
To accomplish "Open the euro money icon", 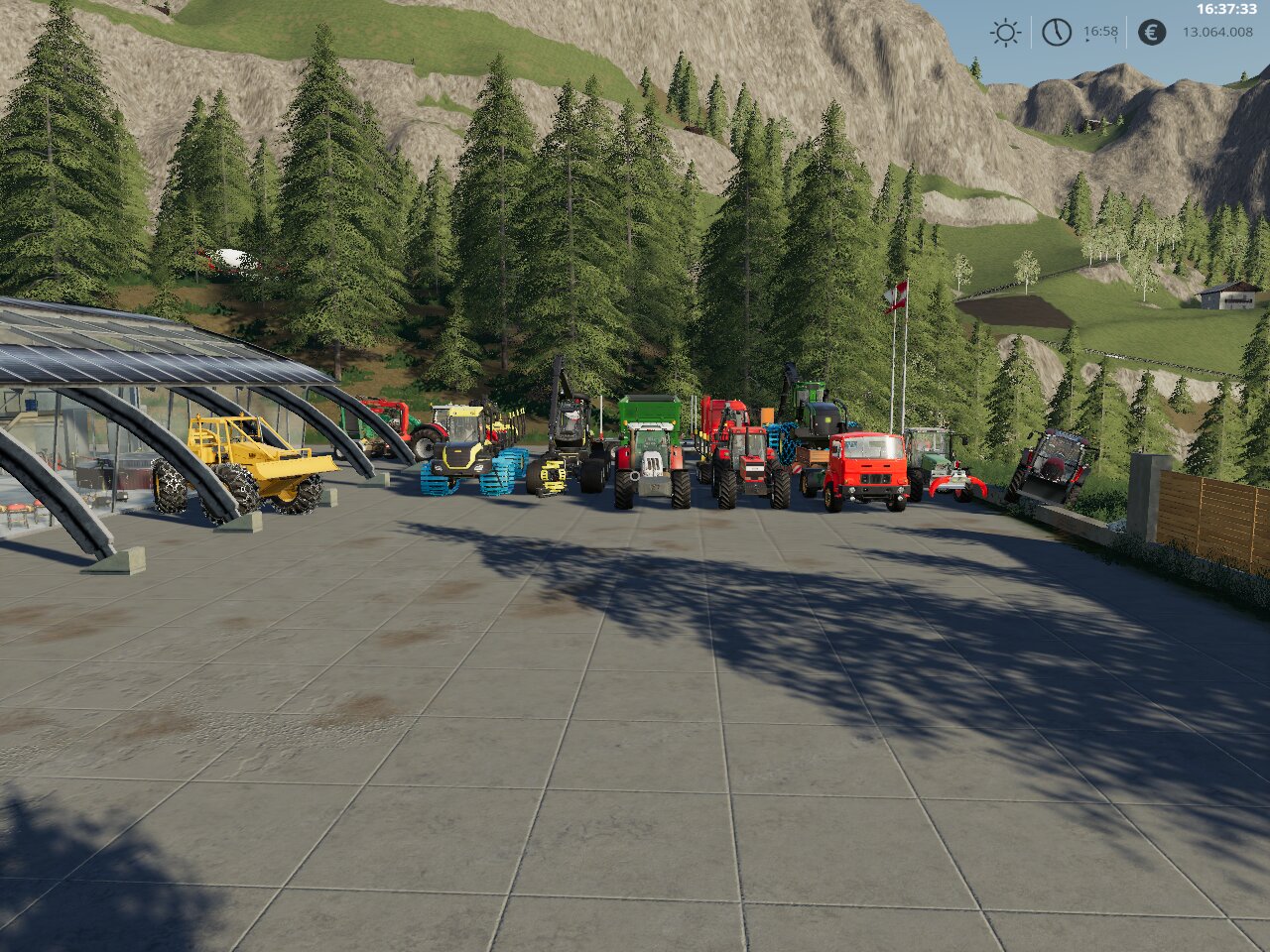I will pyautogui.click(x=1151, y=33).
